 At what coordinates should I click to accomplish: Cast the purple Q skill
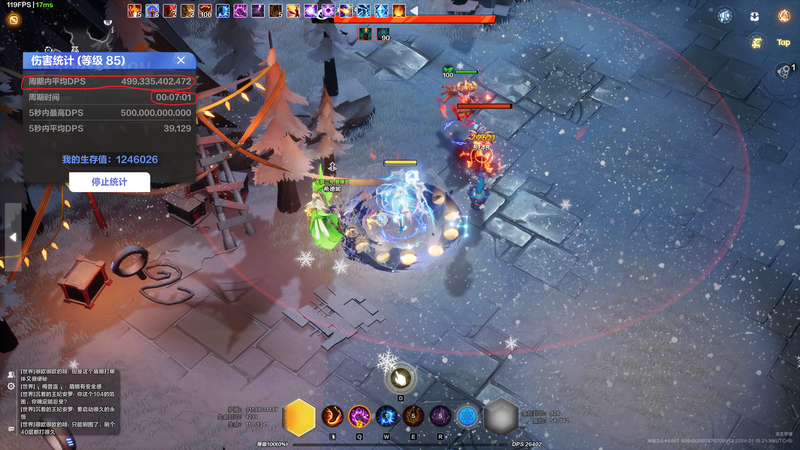pyautogui.click(x=360, y=415)
